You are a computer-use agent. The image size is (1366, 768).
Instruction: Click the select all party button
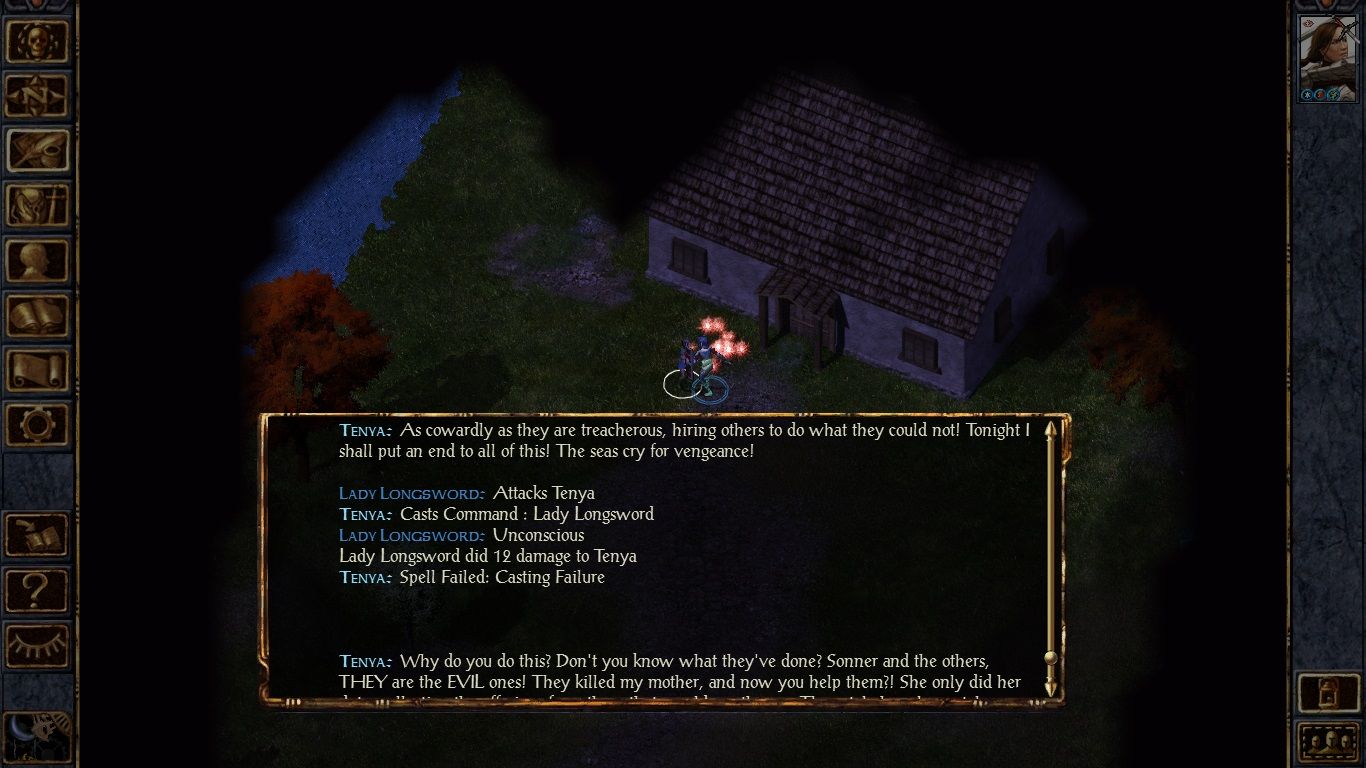pos(1327,743)
